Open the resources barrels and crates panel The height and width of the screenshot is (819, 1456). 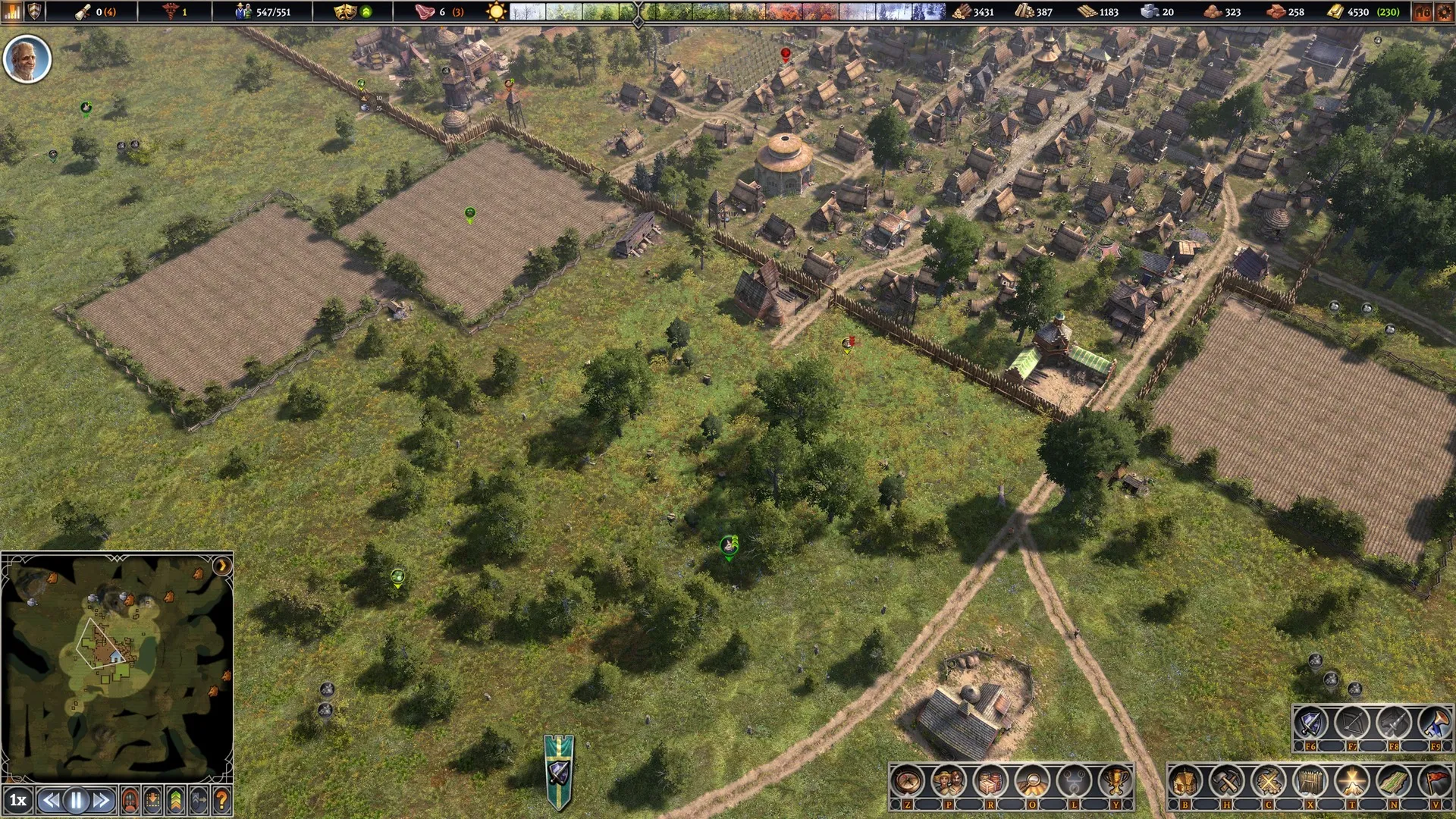tap(990, 781)
